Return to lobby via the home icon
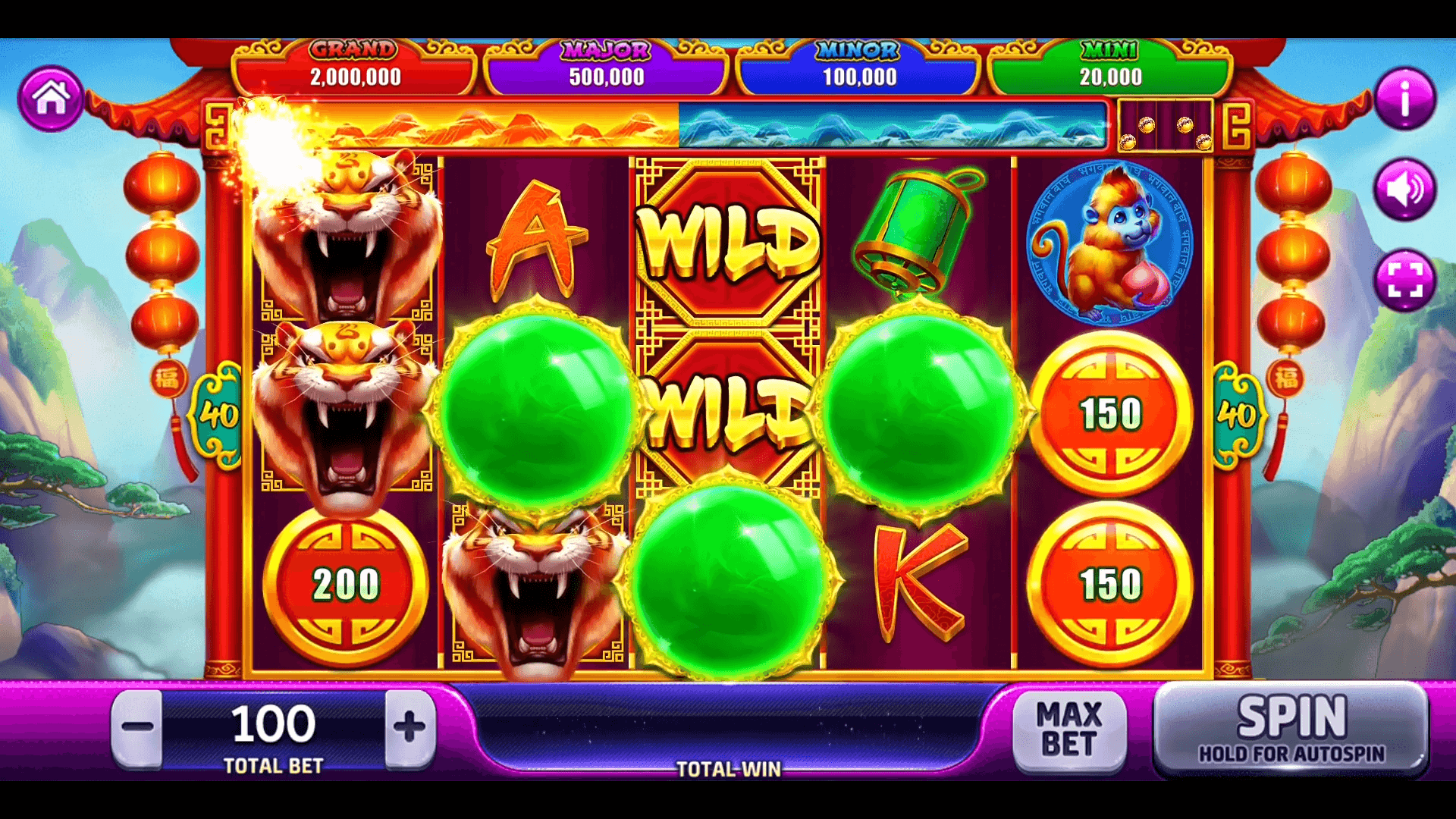Viewport: 1456px width, 819px height. [x=51, y=99]
